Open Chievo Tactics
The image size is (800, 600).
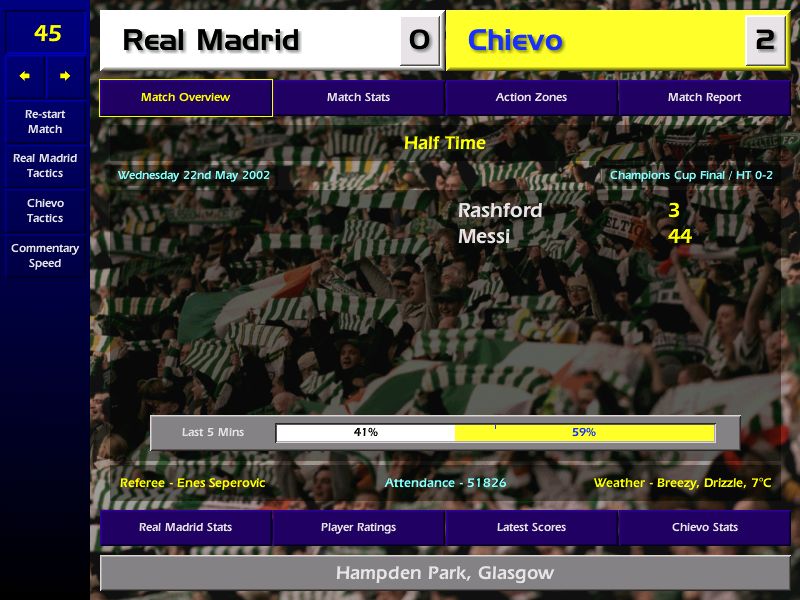click(45, 210)
